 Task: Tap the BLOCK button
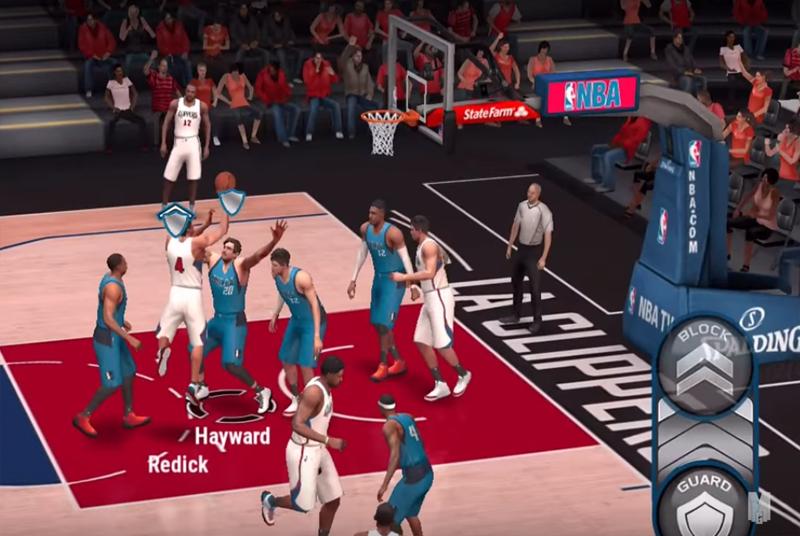(705, 362)
